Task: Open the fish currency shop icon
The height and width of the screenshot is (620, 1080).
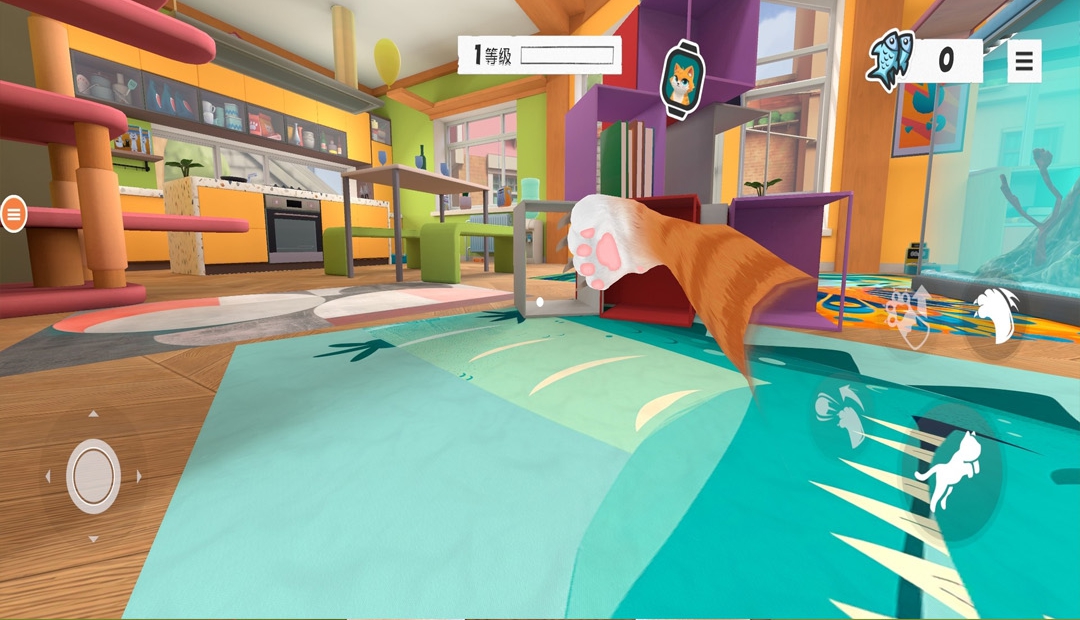Action: (891, 60)
